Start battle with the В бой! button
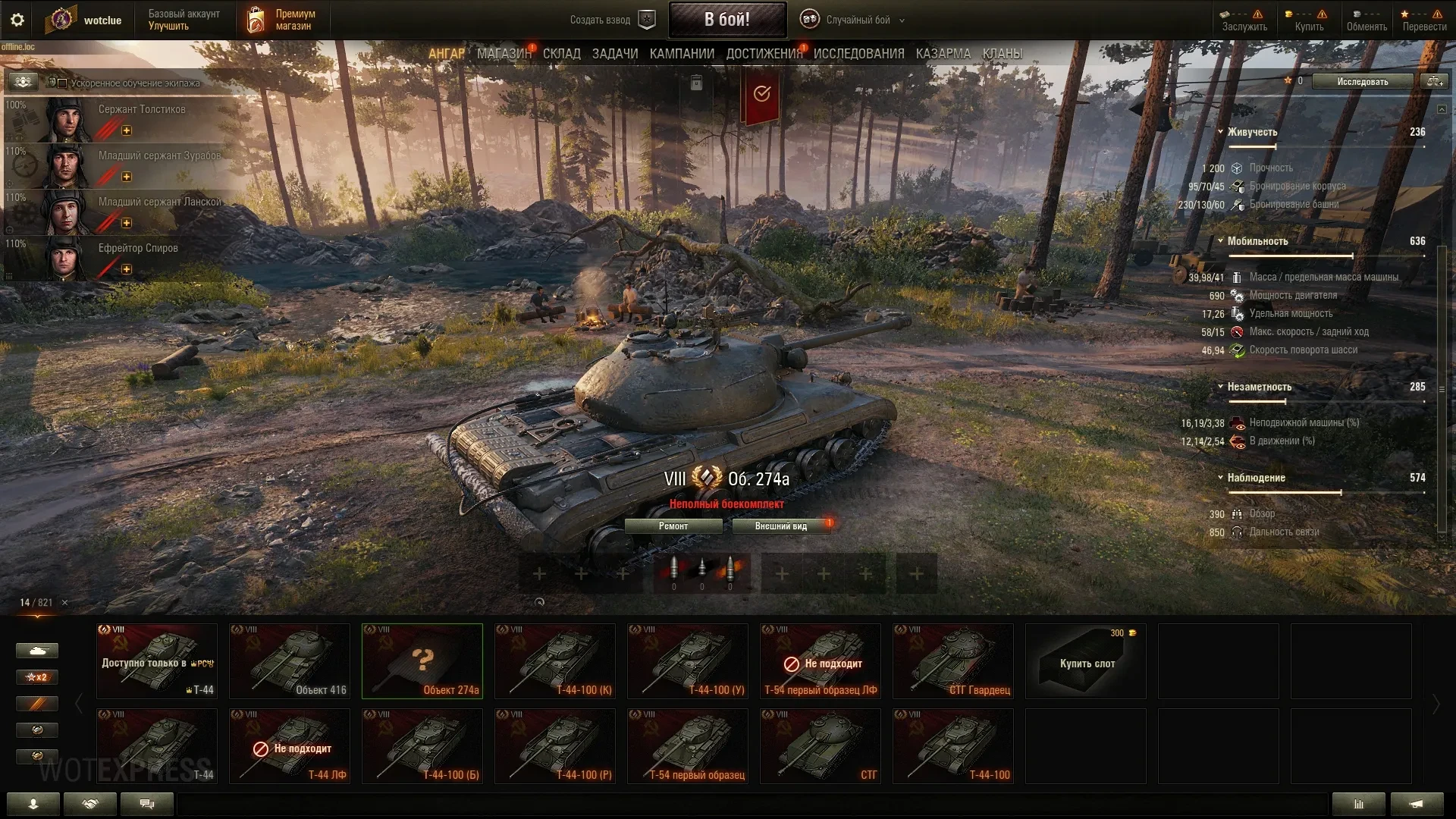Screen dimensions: 1456x819 (726, 20)
